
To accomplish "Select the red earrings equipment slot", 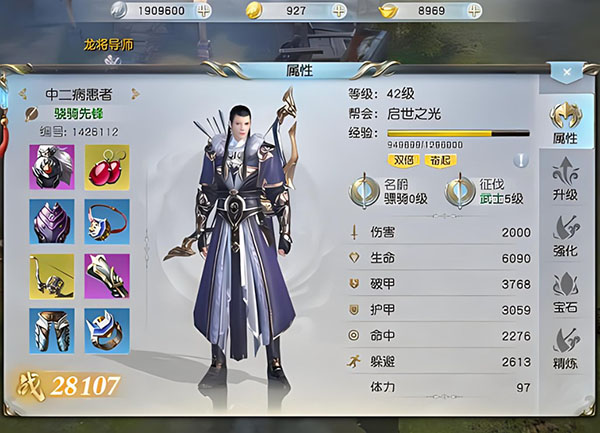I will (107, 167).
